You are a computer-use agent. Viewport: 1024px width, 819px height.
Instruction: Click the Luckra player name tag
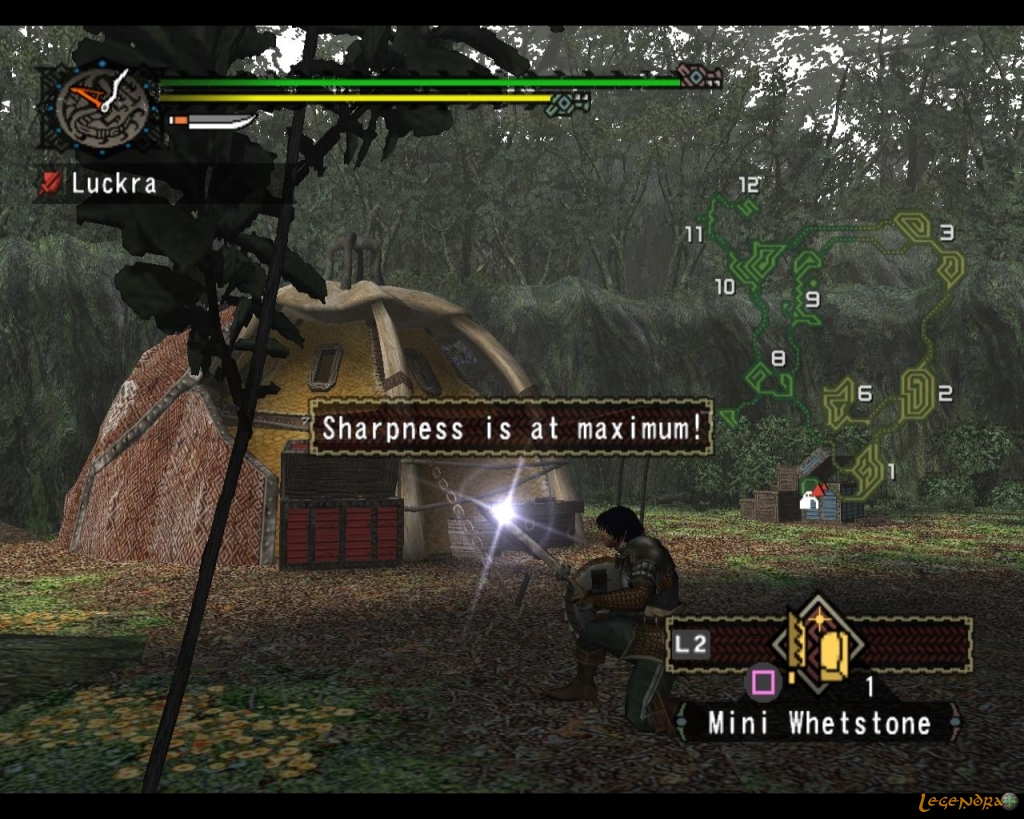[113, 183]
